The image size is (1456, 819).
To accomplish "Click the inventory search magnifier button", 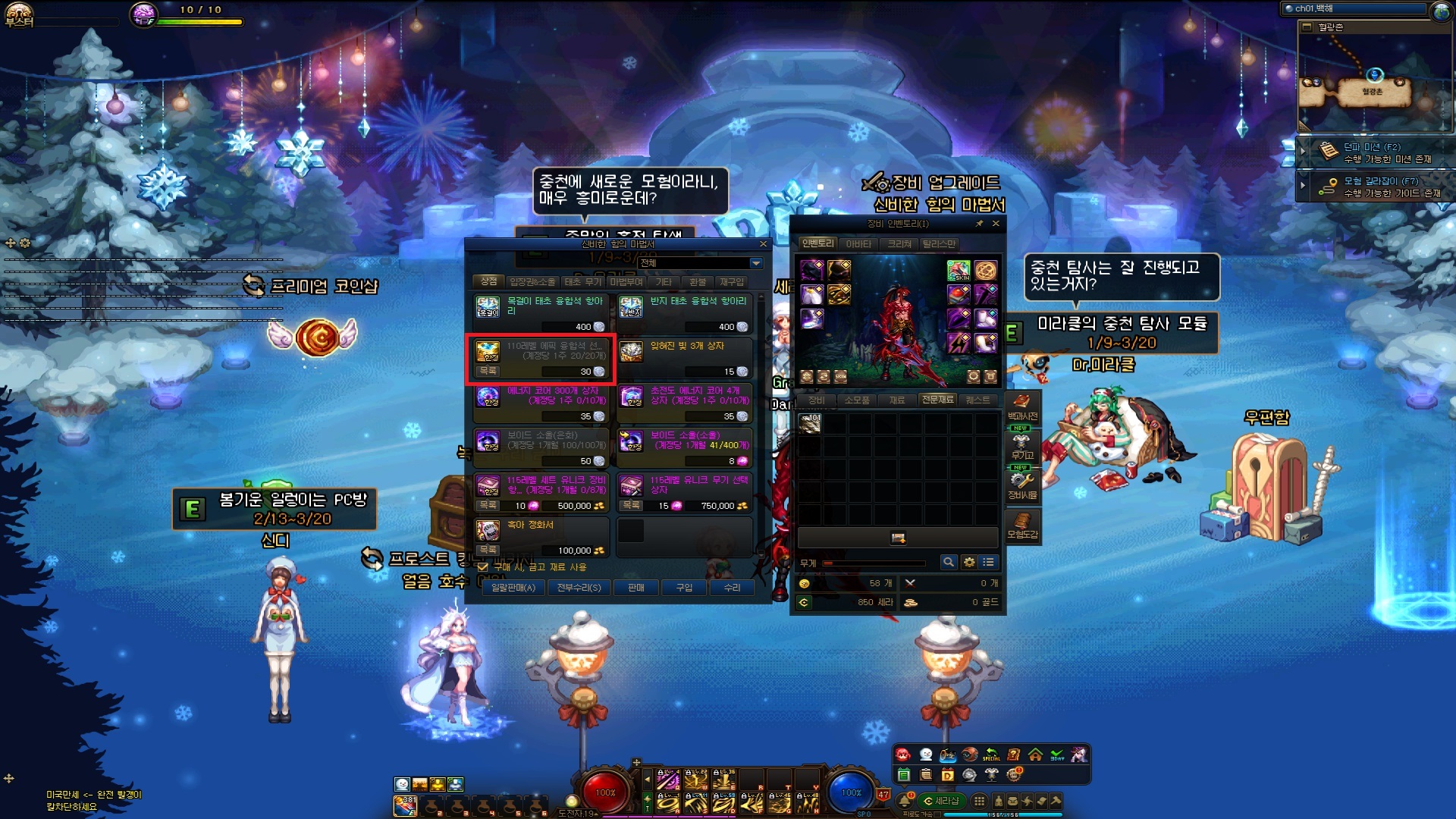I will tap(948, 562).
